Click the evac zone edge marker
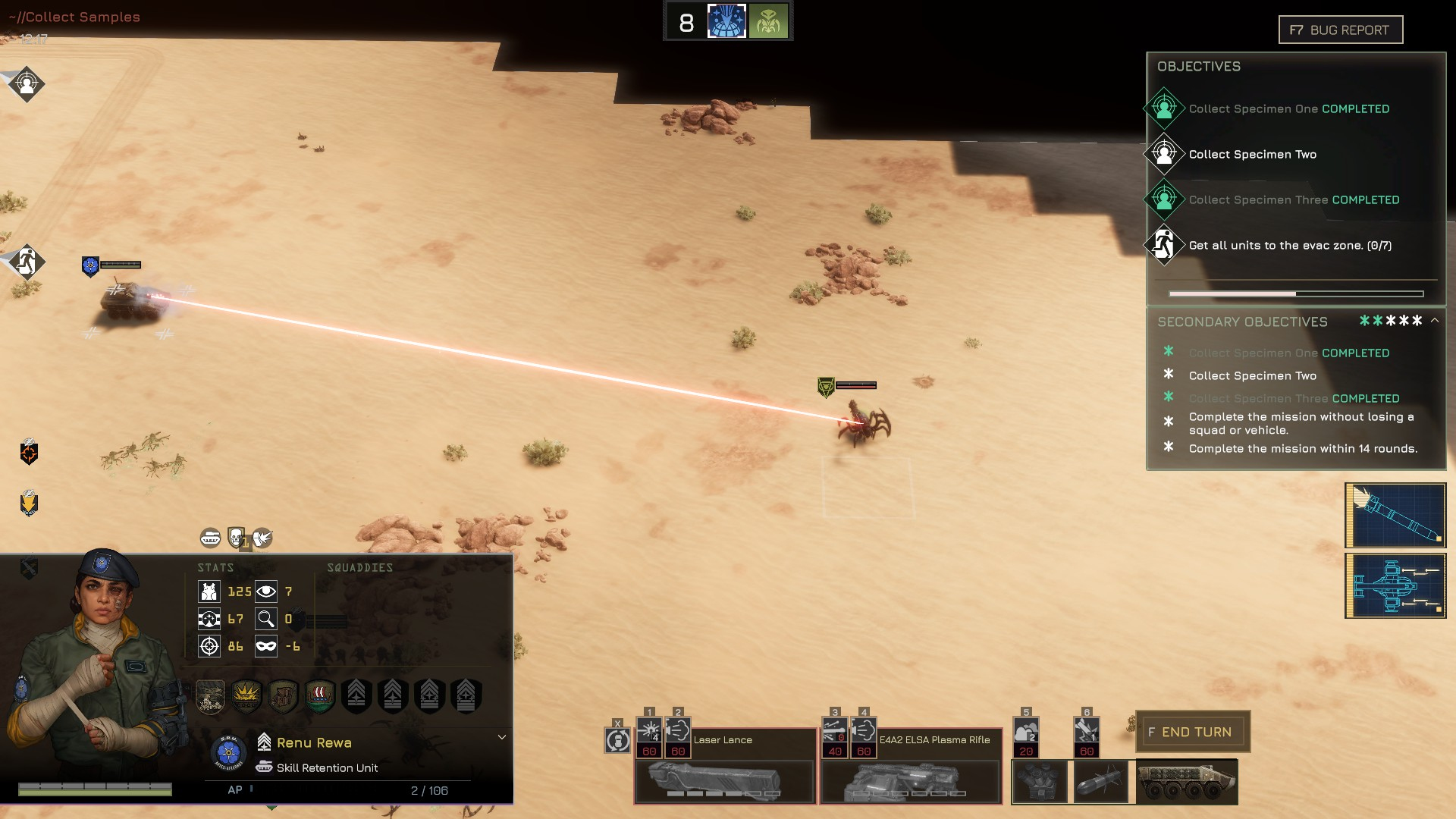Viewport: 1456px width, 819px height. 27,262
